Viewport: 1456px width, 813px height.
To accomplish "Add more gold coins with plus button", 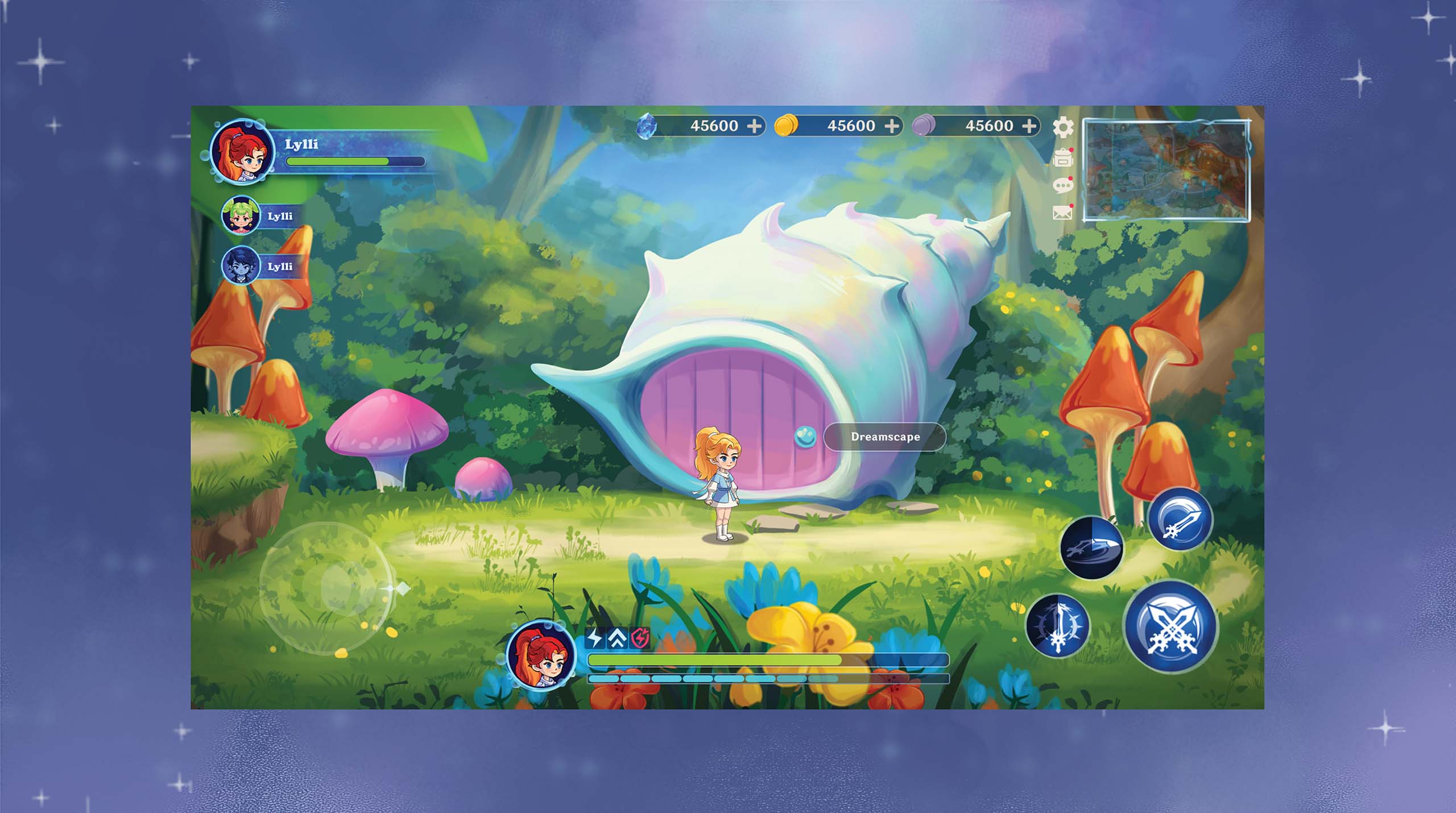I will pos(892,126).
